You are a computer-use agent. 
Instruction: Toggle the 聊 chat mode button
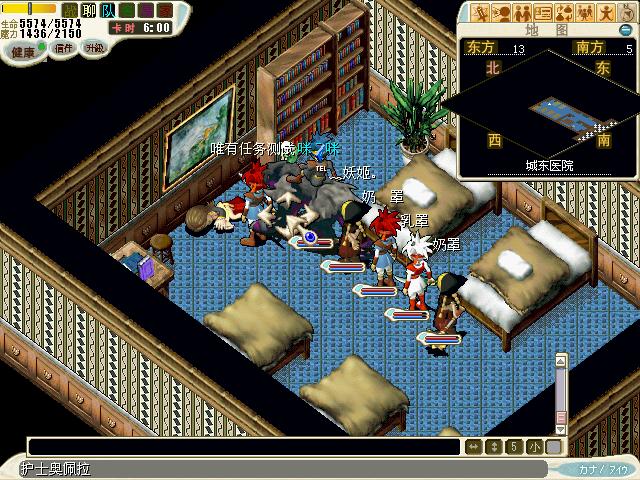pyautogui.click(x=87, y=10)
